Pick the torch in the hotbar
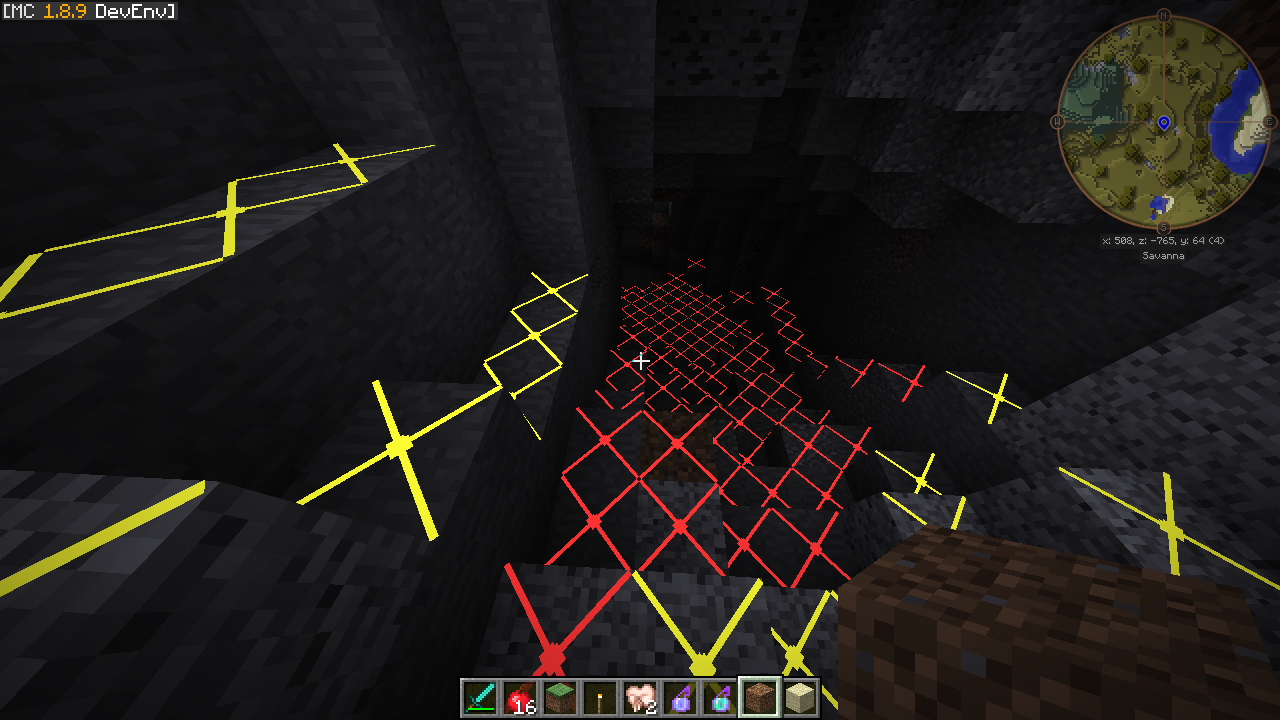Screen dimensions: 1280x720 click(600, 698)
